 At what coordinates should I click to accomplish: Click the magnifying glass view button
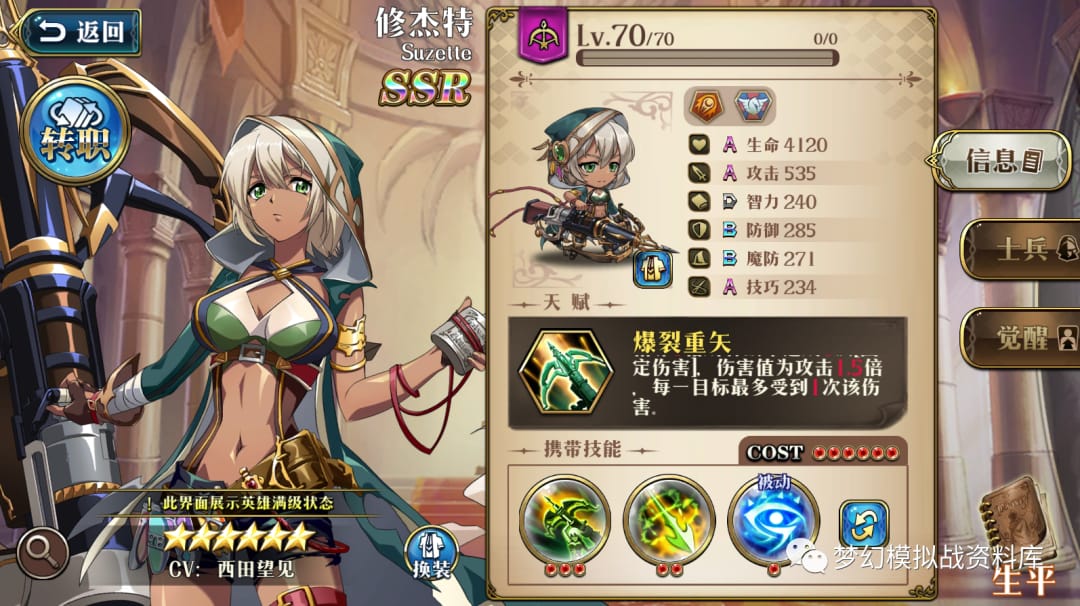tap(40, 553)
